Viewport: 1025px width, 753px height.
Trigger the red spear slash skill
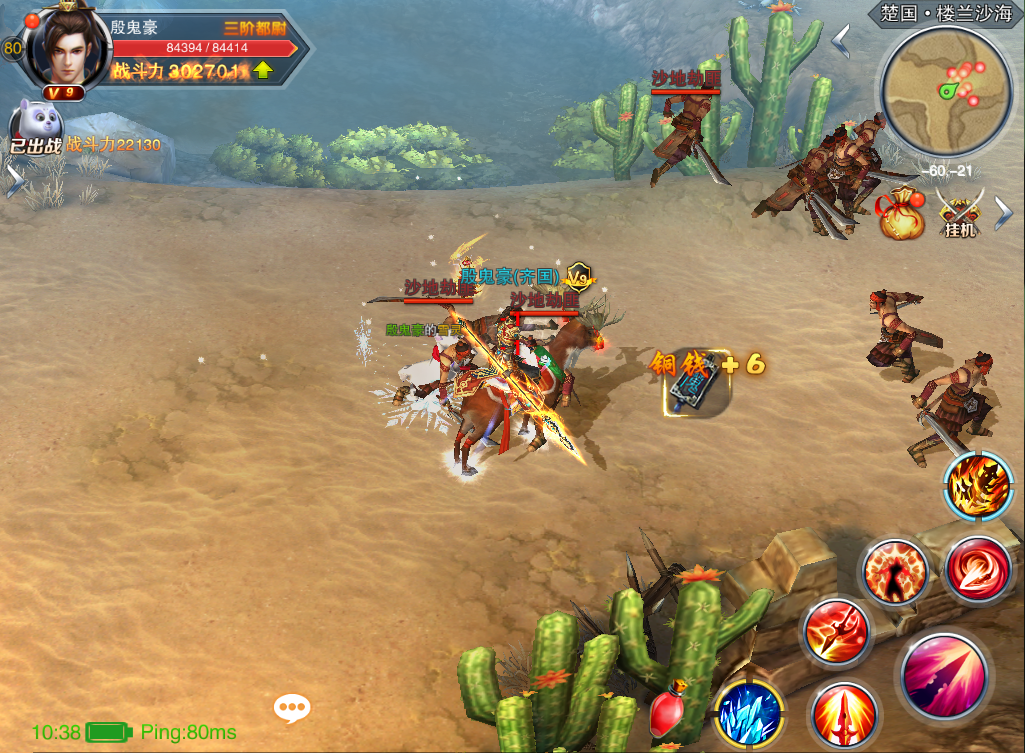(x=836, y=632)
